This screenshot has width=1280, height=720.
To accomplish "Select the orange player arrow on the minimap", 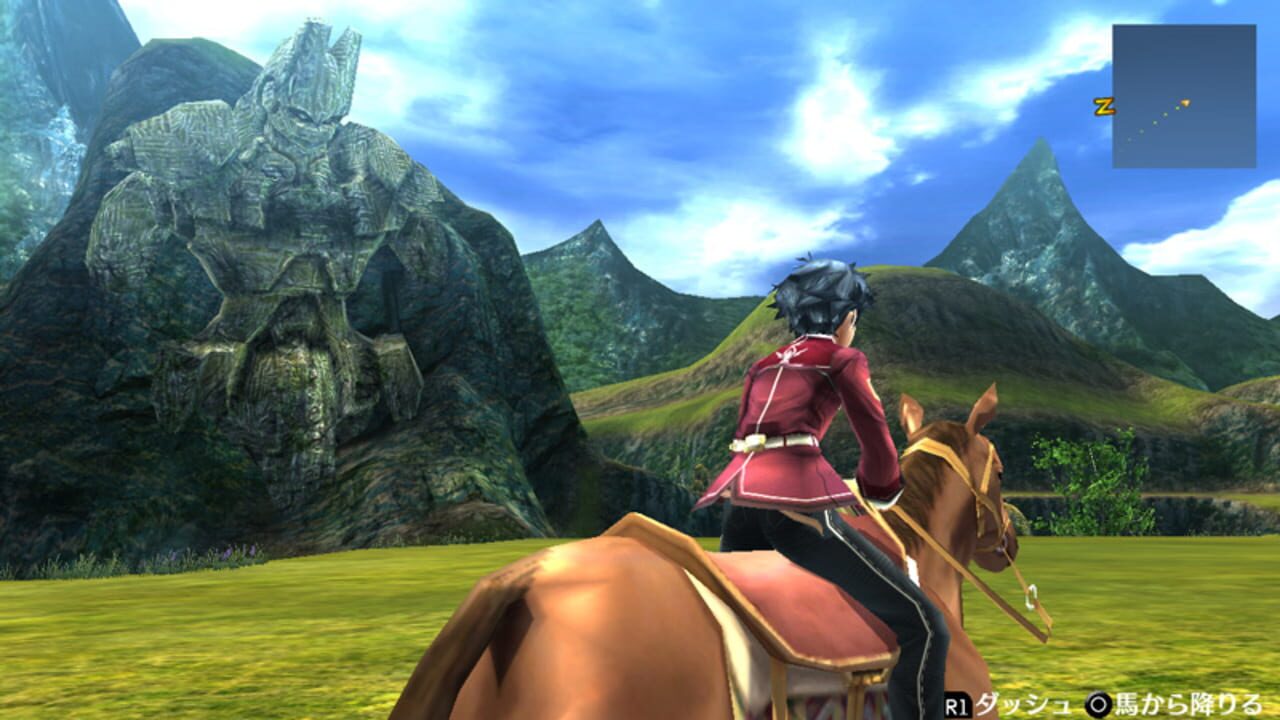I will (x=1185, y=104).
